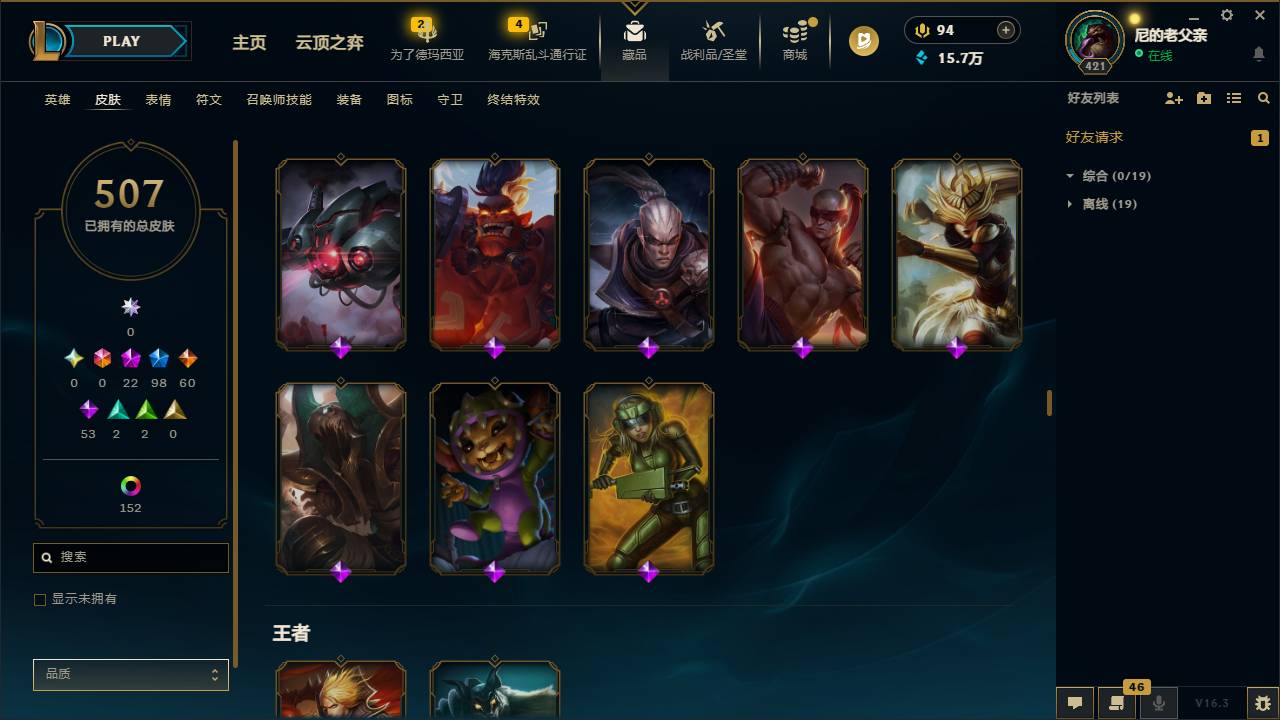This screenshot has height=720, width=1280.
Task: Click the chroma color wheel showing 152
Action: coord(130,487)
